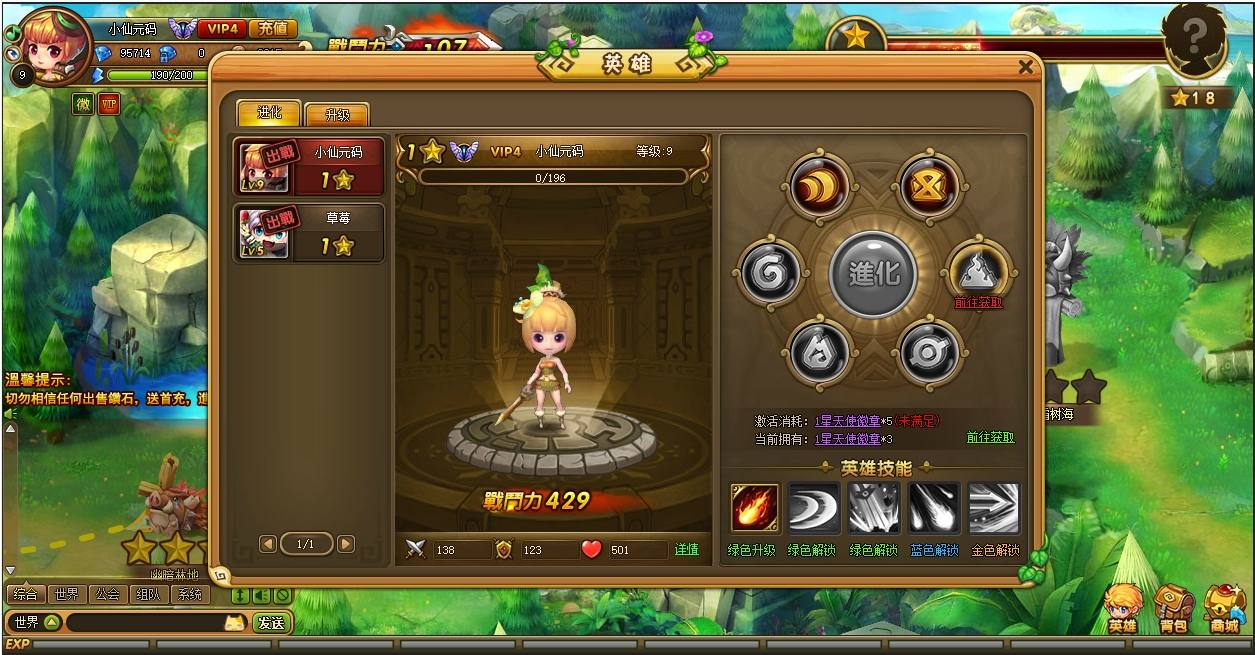Click the green 前往获取 link

[x=990, y=438]
